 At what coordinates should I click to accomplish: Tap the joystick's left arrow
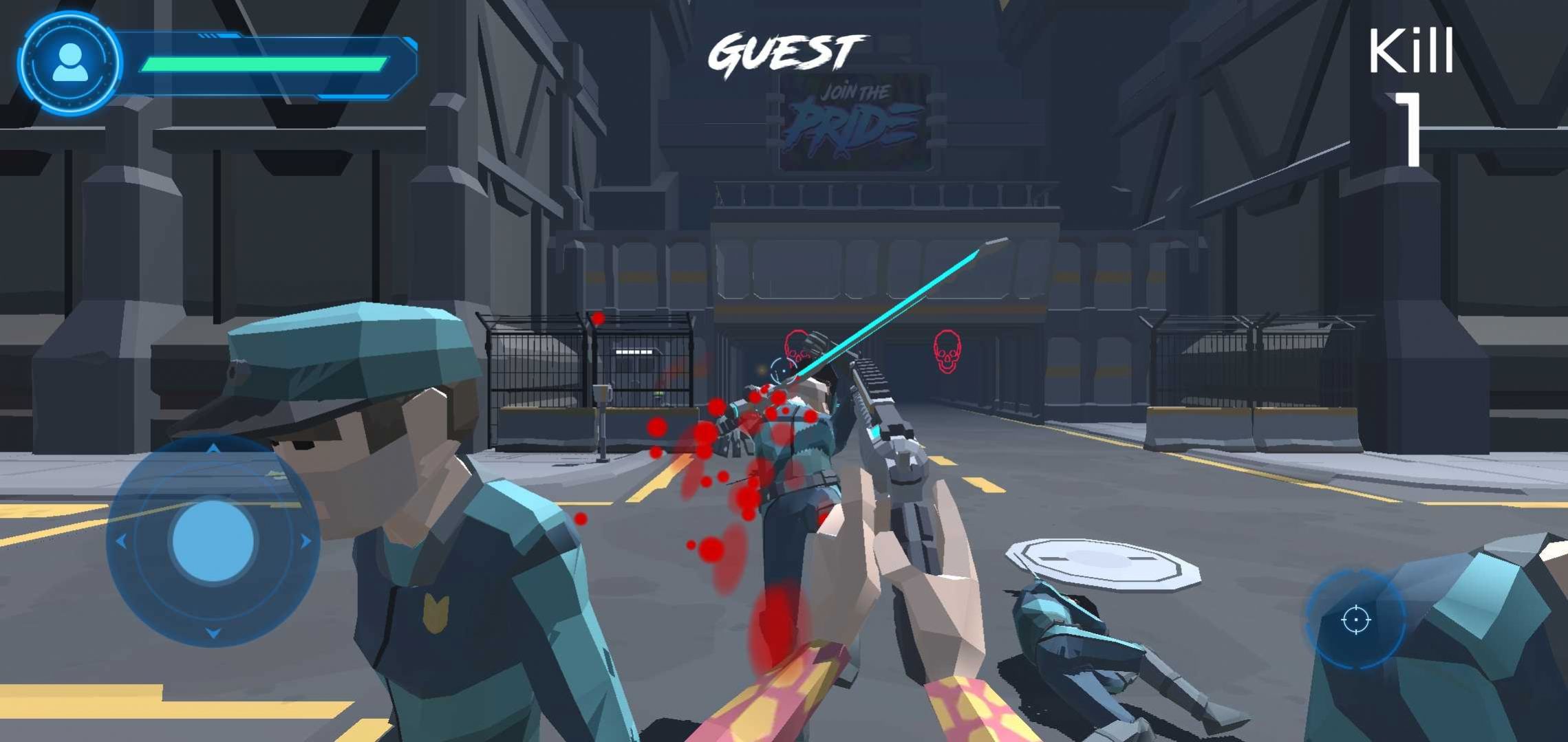pos(121,542)
